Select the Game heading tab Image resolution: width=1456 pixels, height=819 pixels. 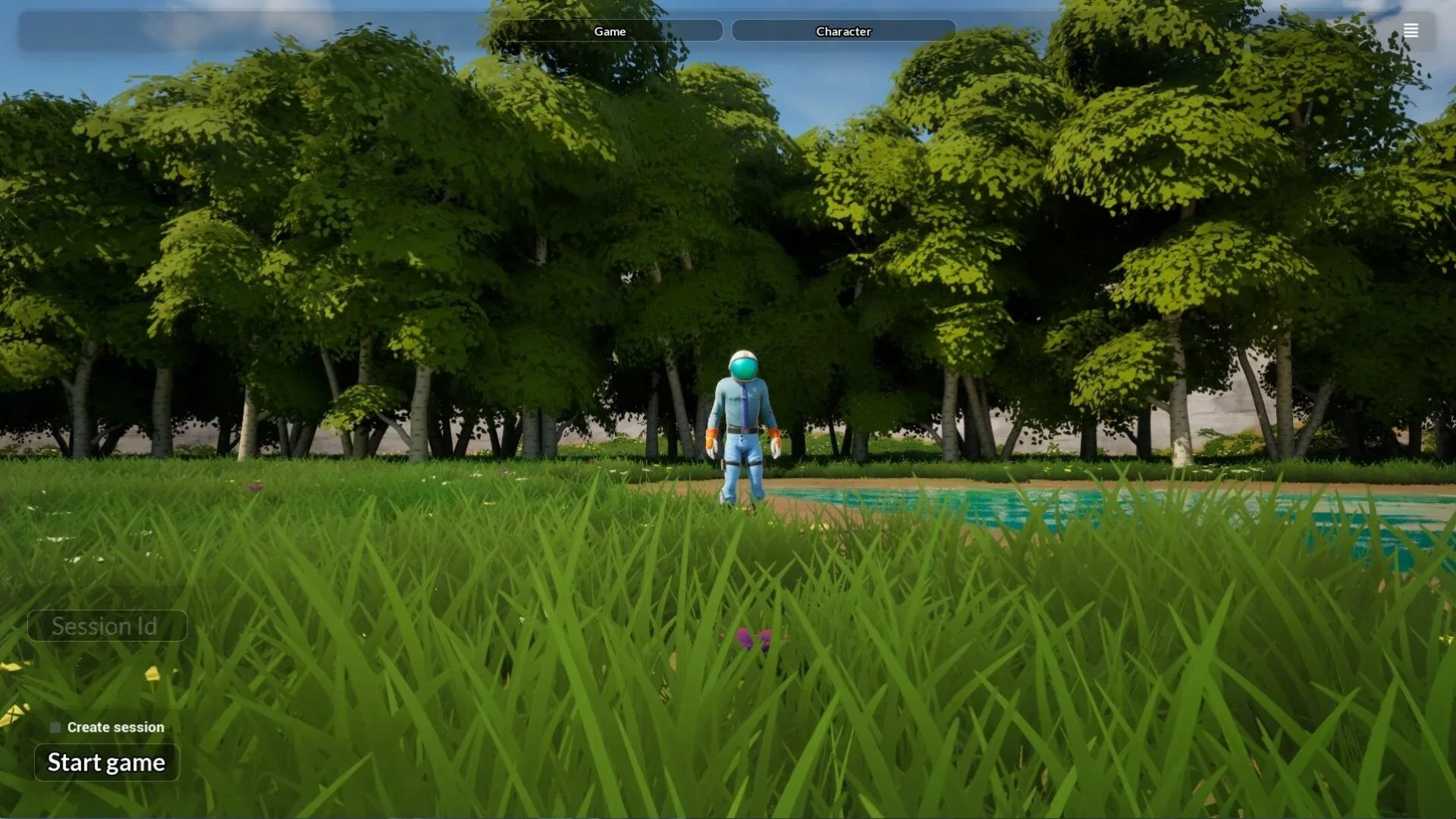(x=610, y=31)
